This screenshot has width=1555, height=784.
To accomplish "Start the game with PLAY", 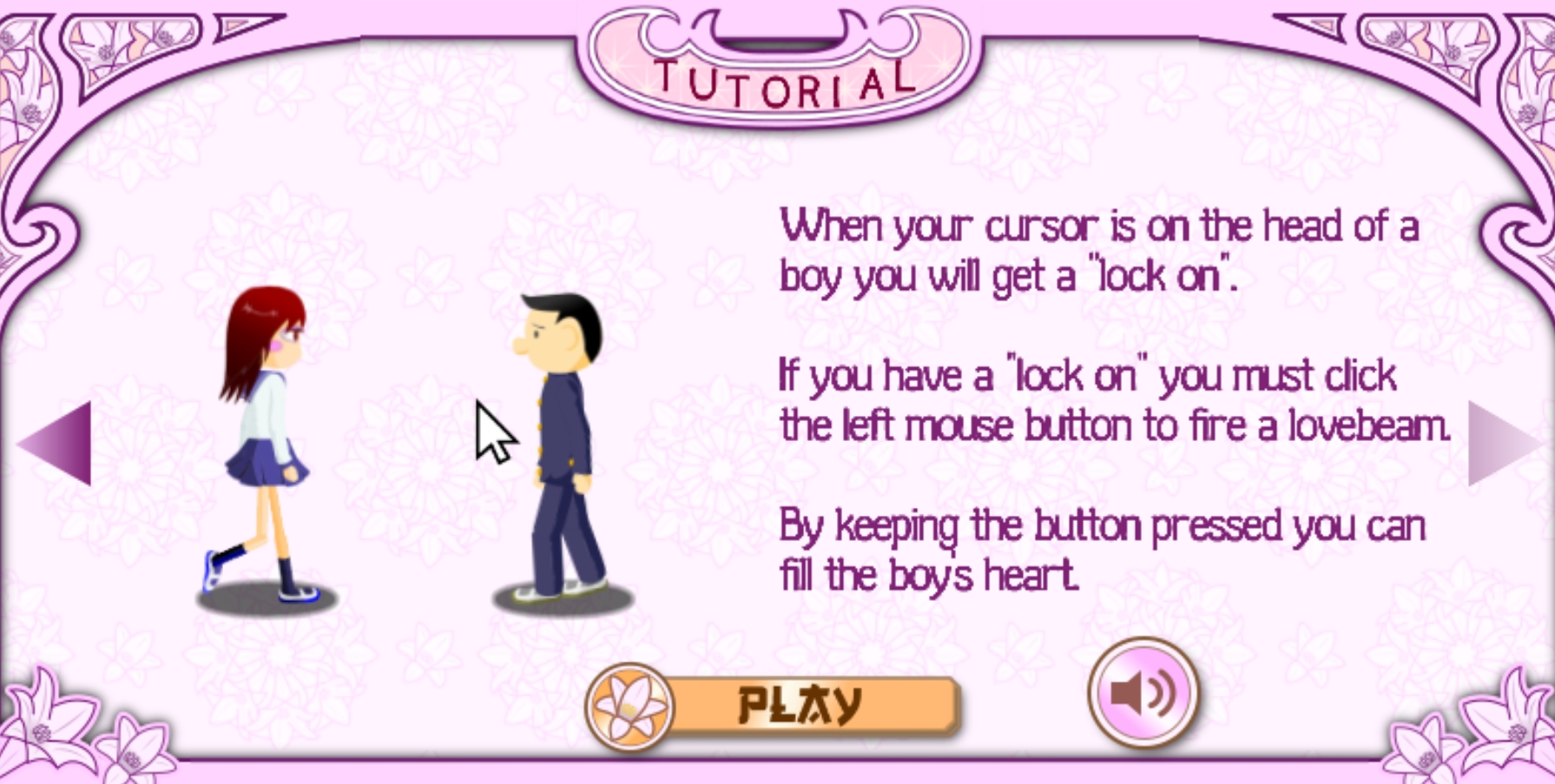I will pos(799,703).
